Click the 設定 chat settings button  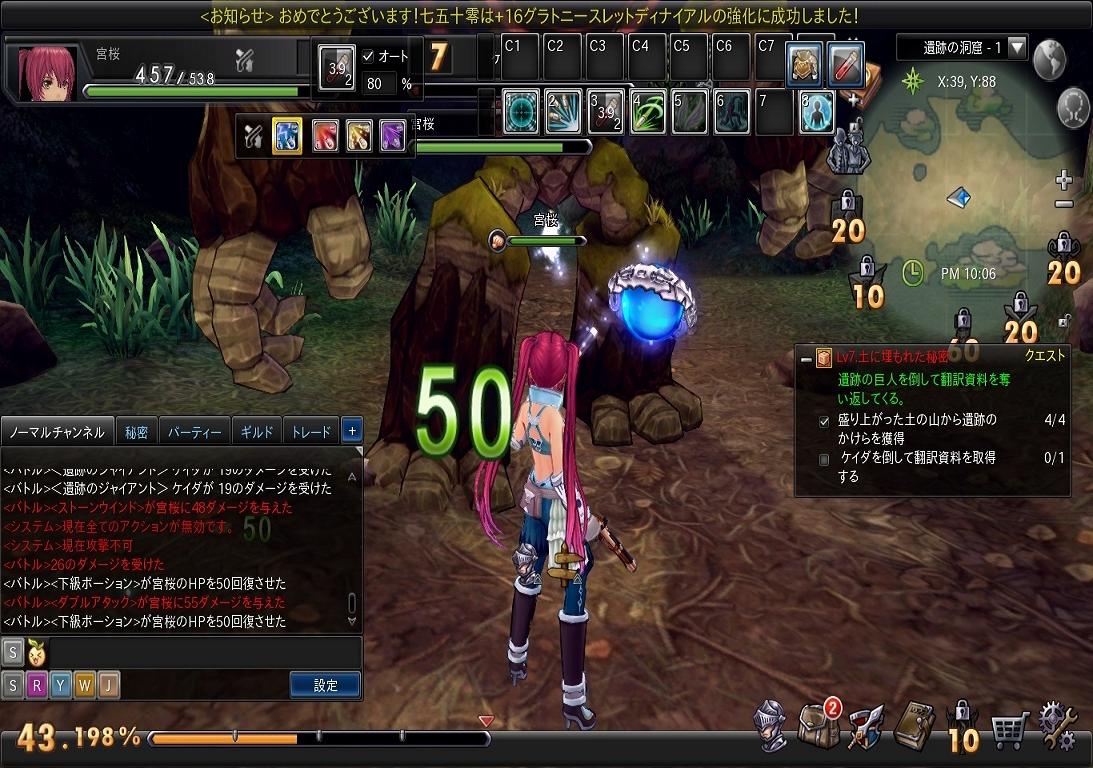click(326, 685)
